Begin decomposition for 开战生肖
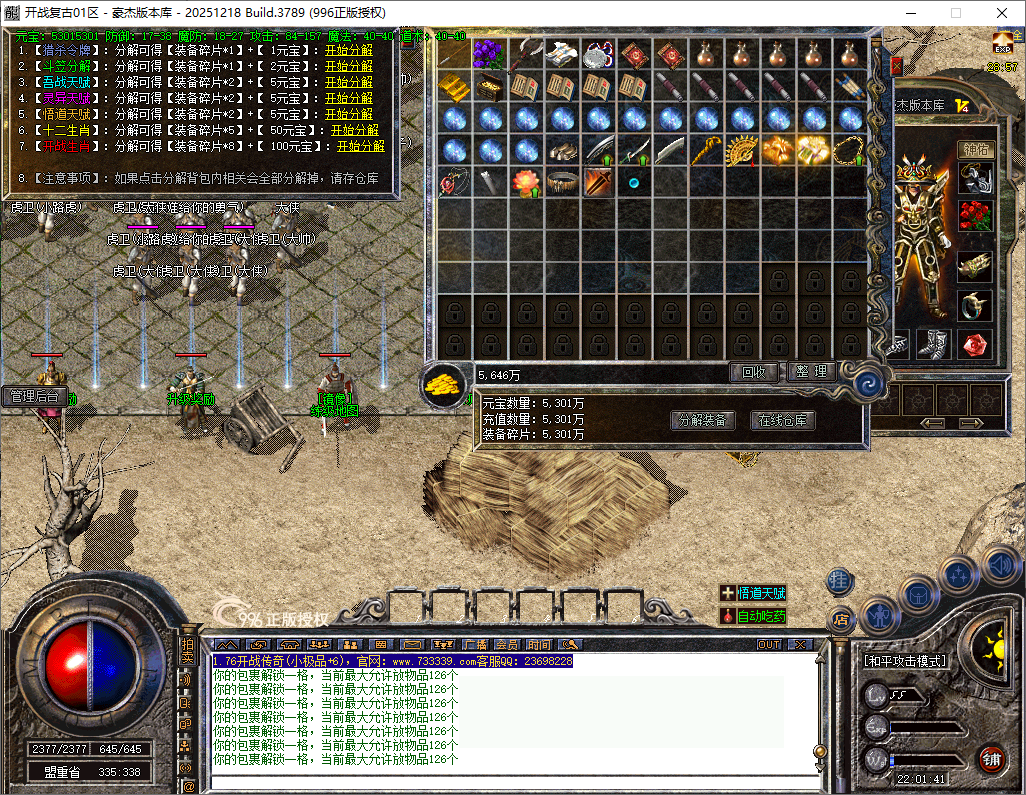Image resolution: width=1026 pixels, height=795 pixels. coord(360,146)
